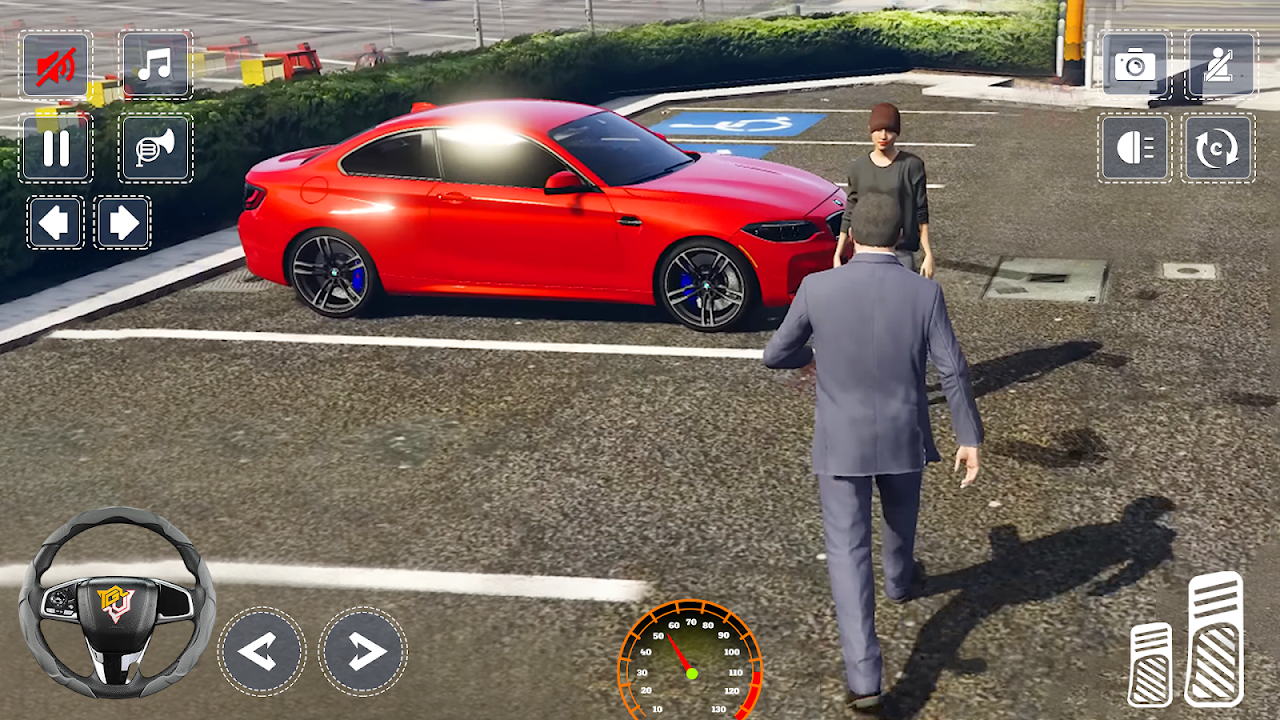The image size is (1280, 720).
Task: Step on the tall gas pedal
Action: tap(1215, 639)
